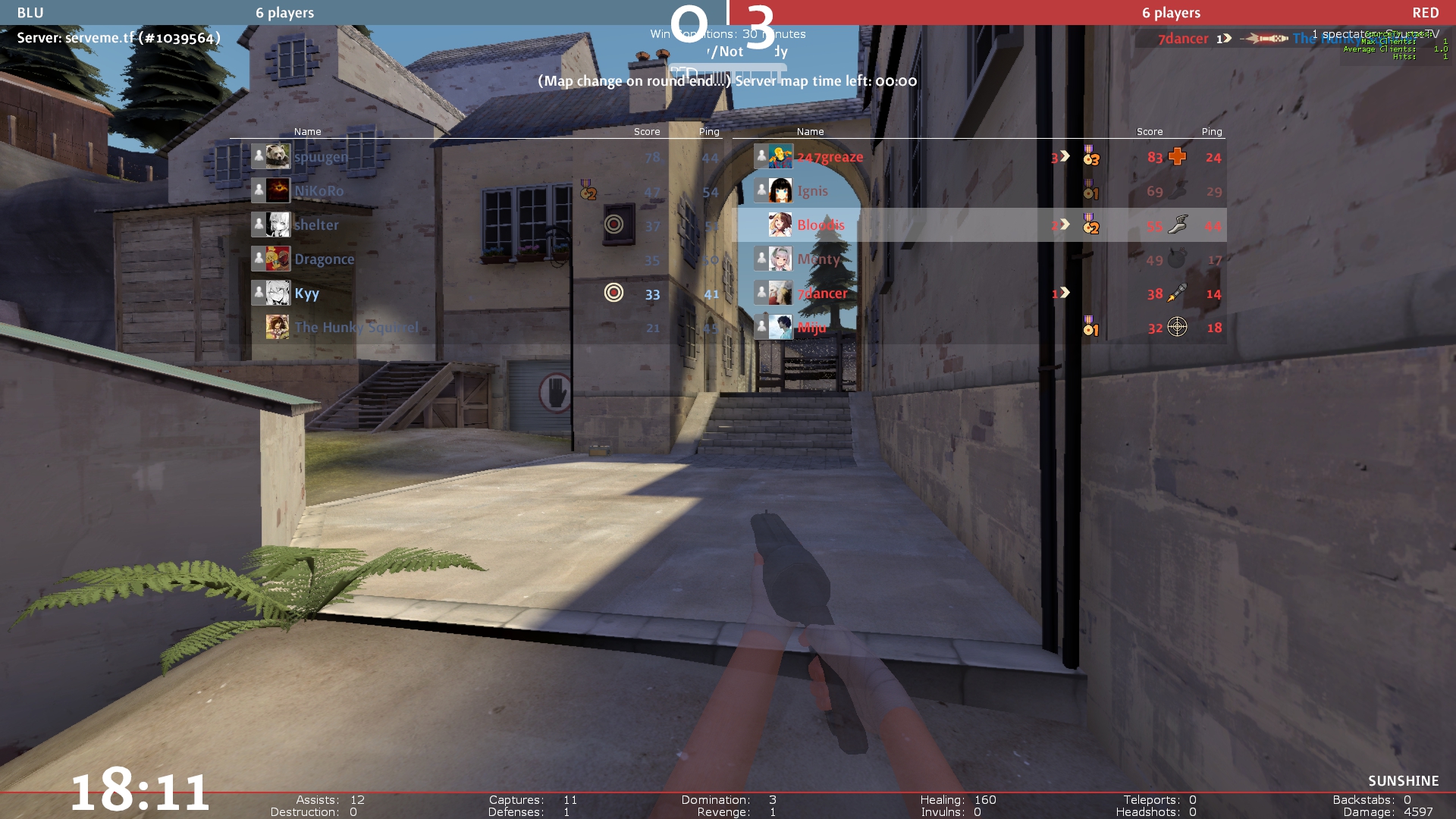Click Ignis in the RED player list

point(812,191)
